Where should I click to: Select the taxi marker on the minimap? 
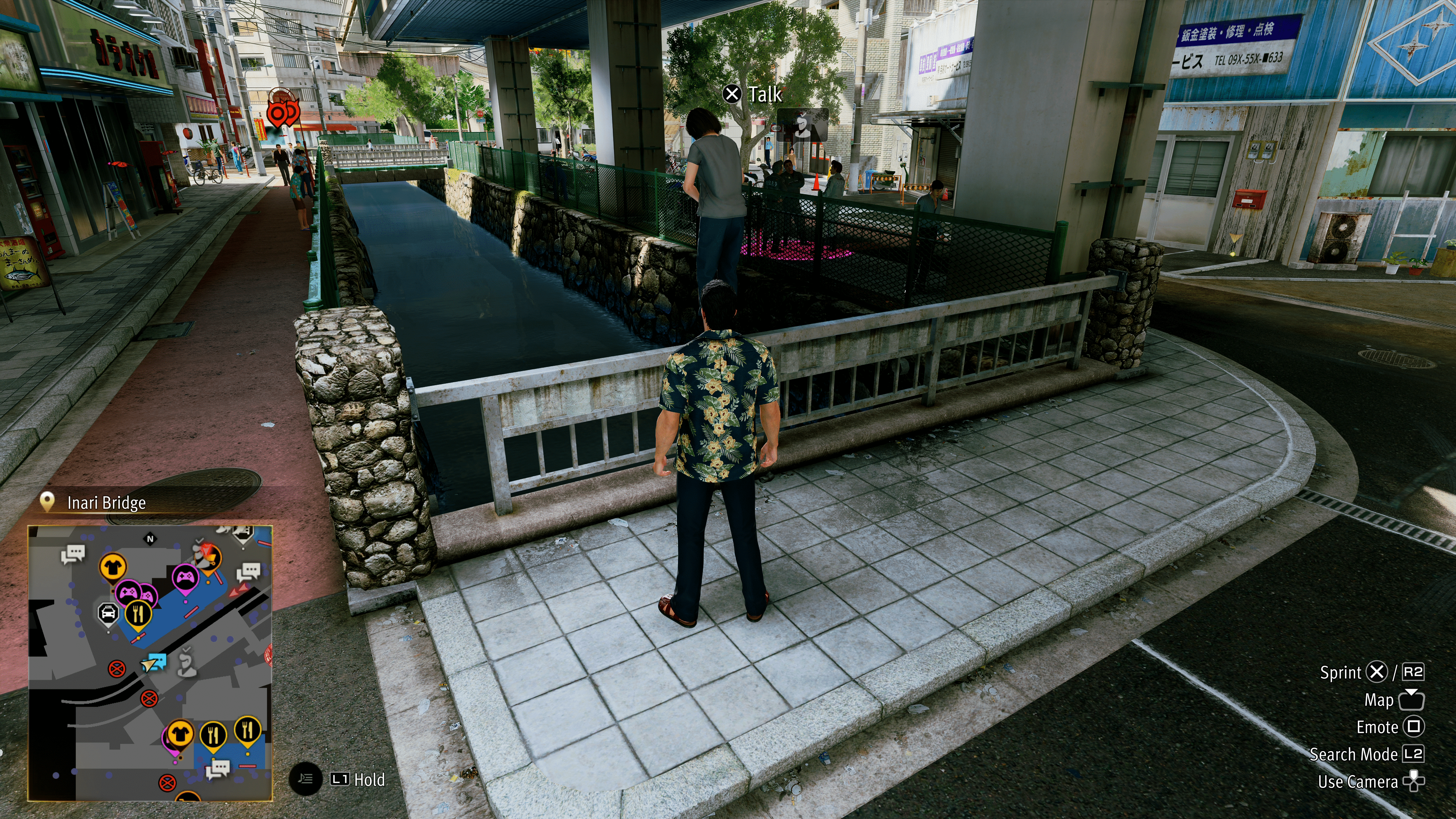point(108,613)
